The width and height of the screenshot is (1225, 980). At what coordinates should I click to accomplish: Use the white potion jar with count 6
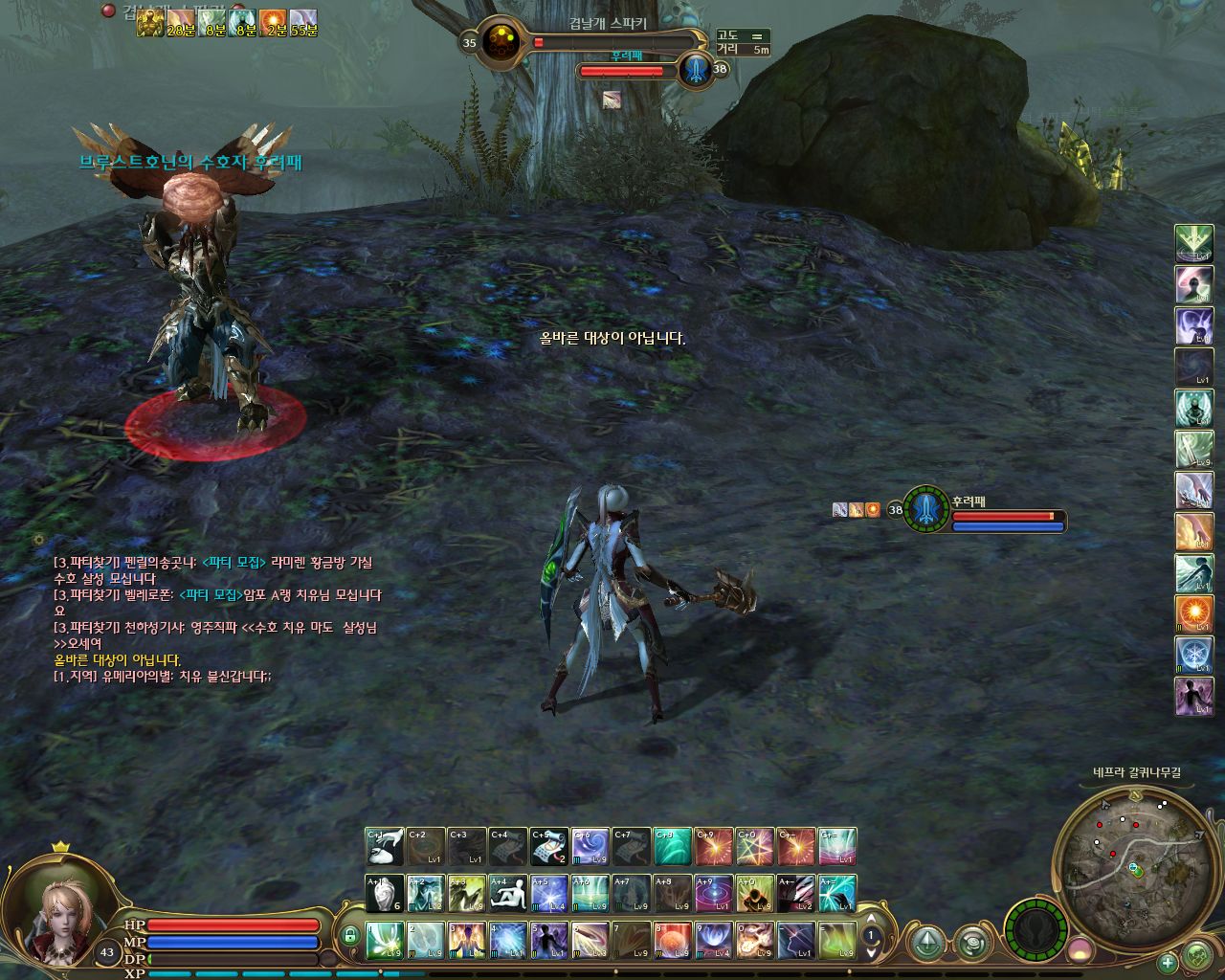point(385,894)
